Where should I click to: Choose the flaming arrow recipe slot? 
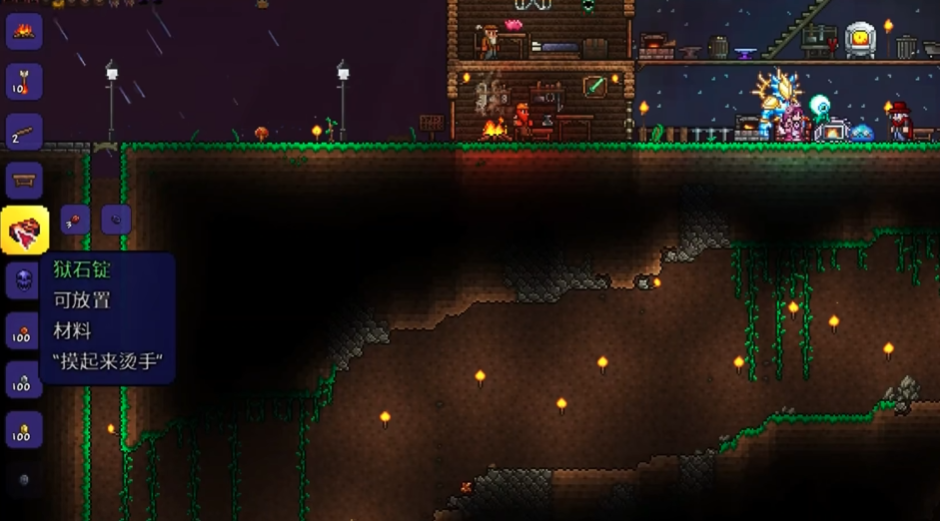click(24, 81)
